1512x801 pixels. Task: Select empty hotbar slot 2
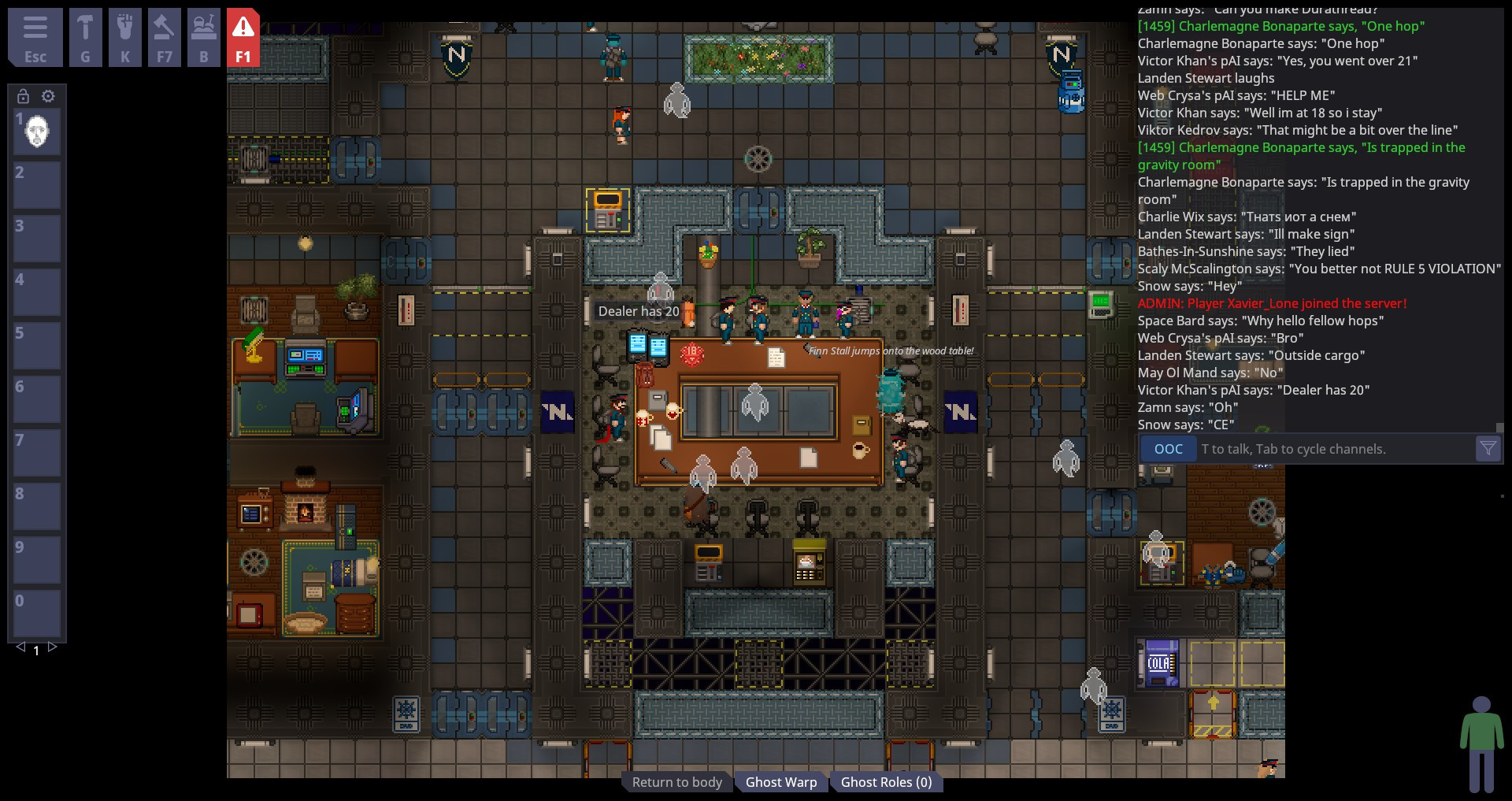click(x=36, y=185)
